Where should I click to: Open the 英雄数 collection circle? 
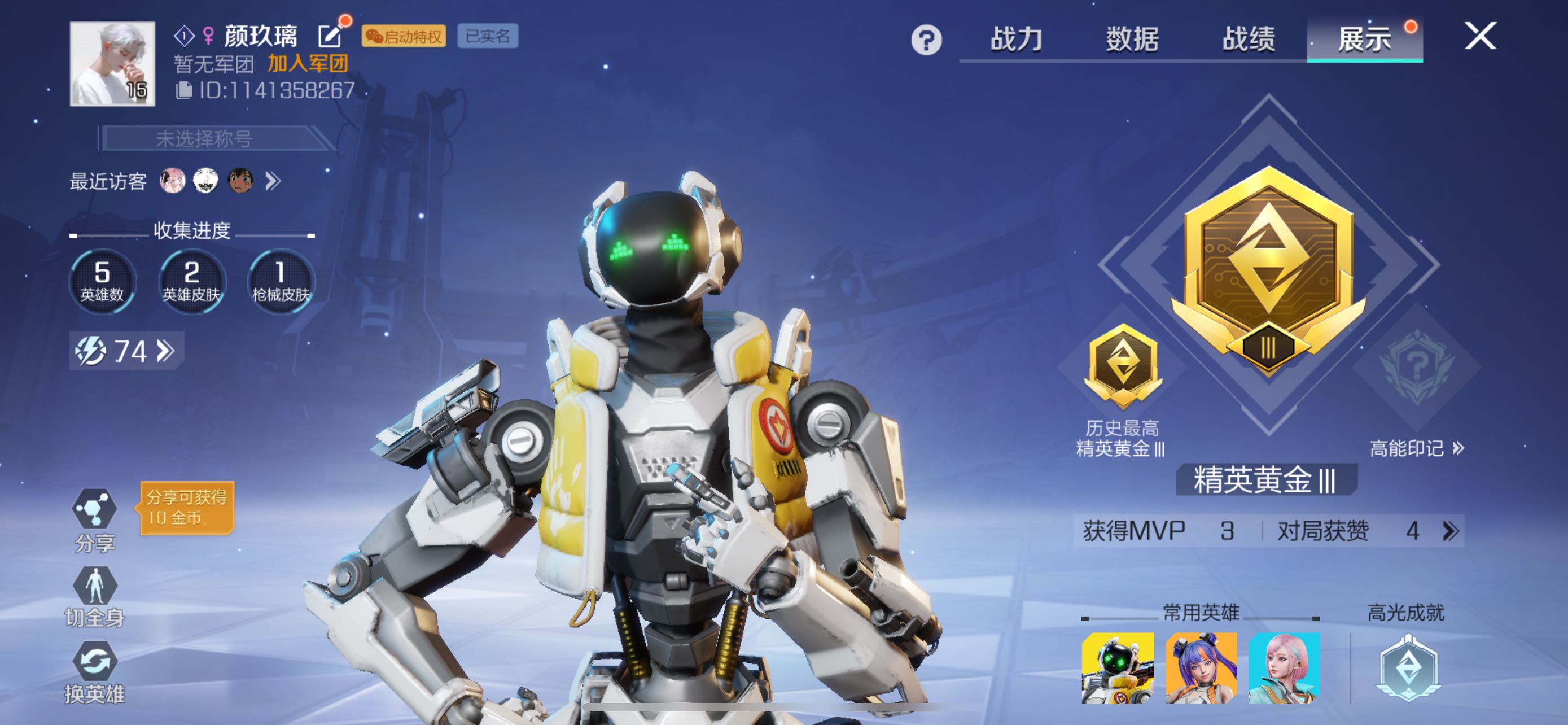click(102, 281)
